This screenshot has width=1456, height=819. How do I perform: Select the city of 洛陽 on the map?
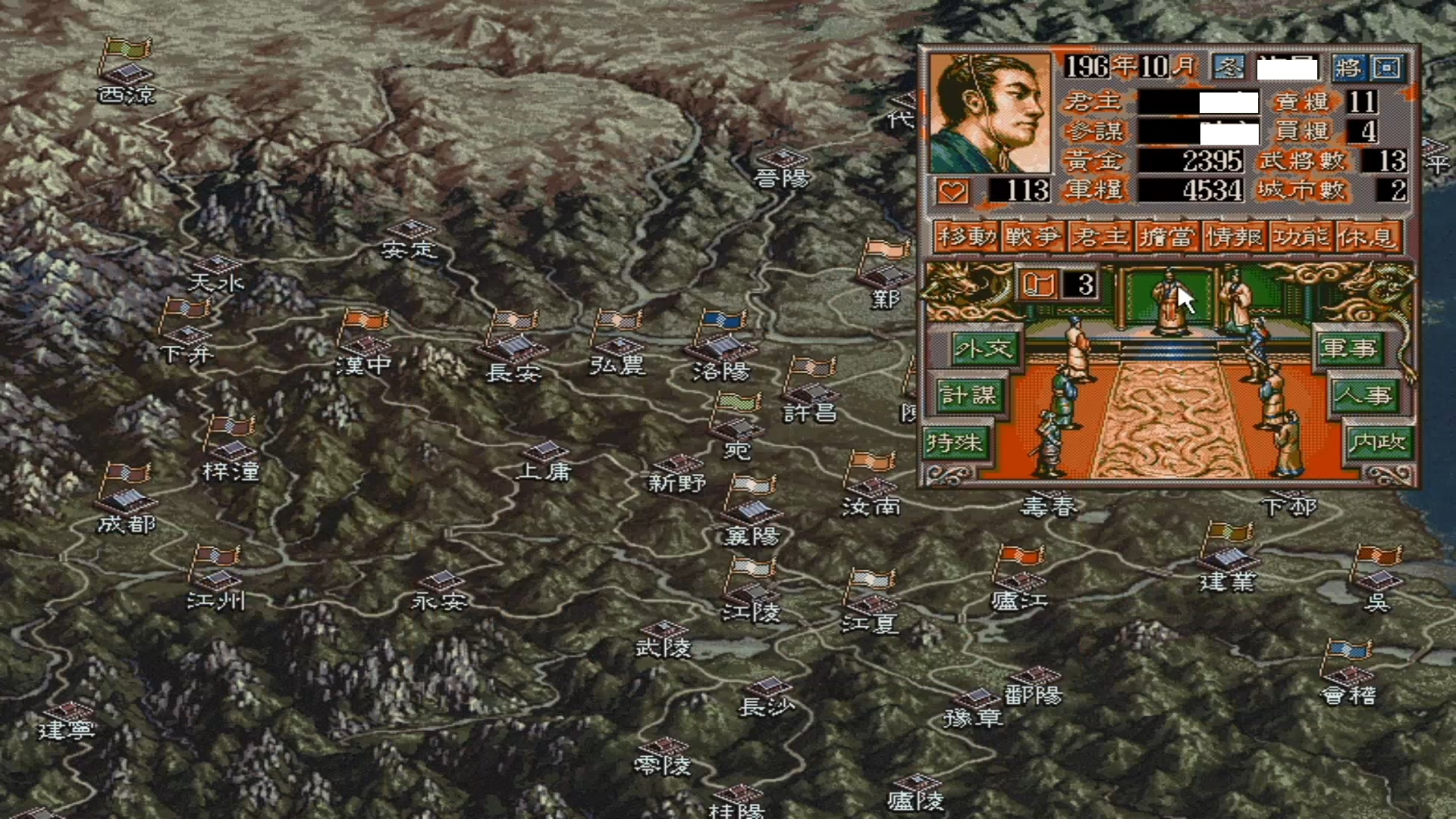click(x=721, y=349)
